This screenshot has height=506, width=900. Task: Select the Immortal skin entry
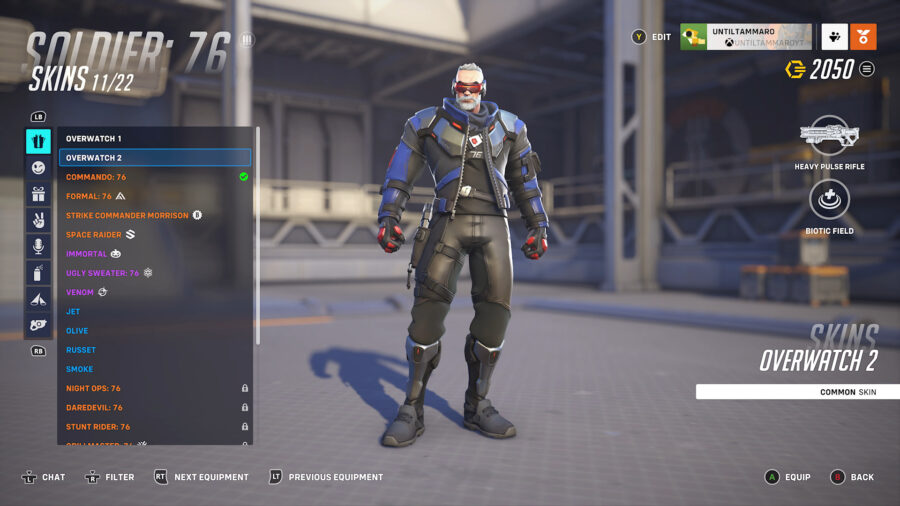point(86,254)
